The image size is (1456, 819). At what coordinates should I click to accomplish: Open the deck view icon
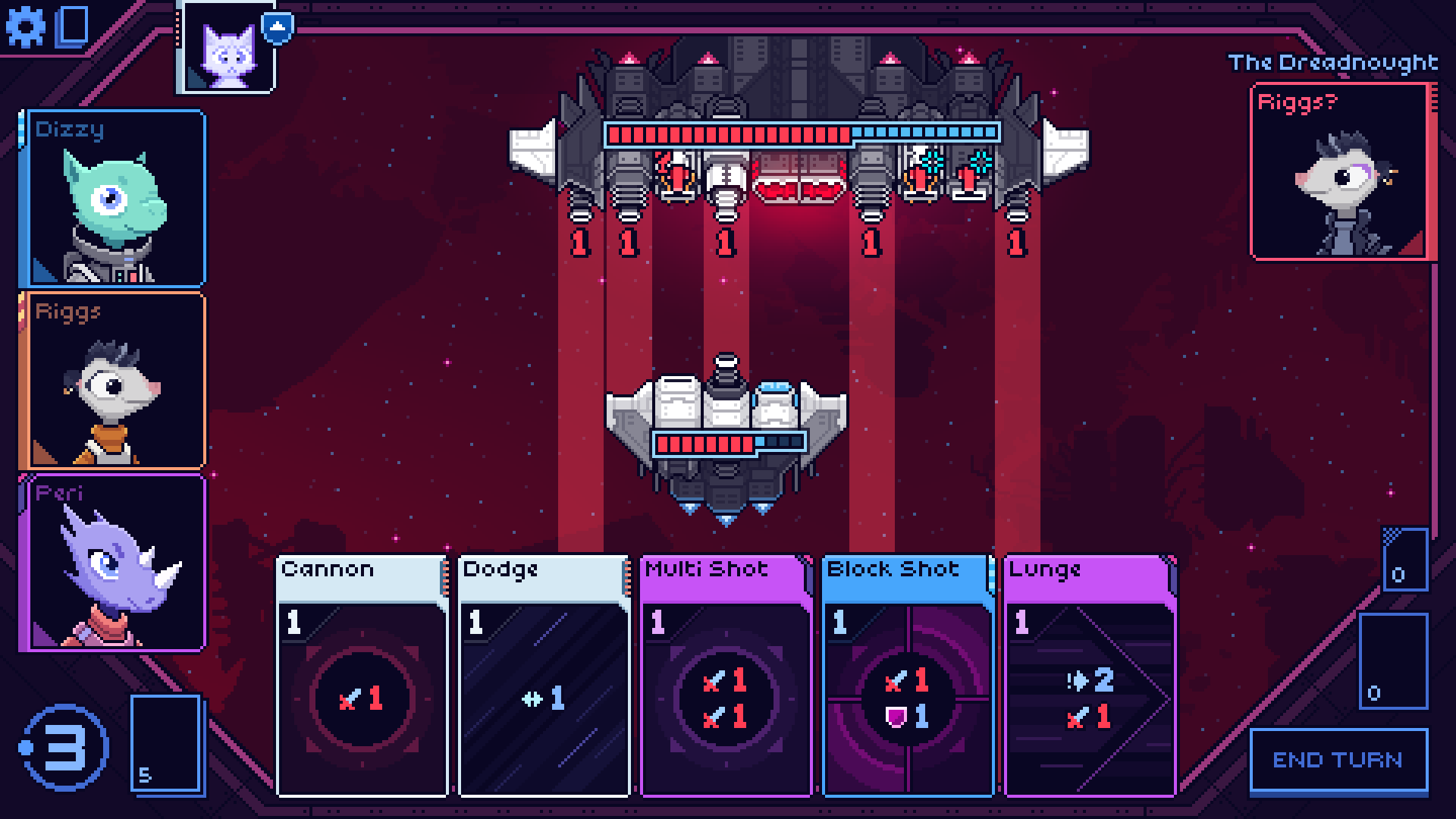[x=73, y=27]
